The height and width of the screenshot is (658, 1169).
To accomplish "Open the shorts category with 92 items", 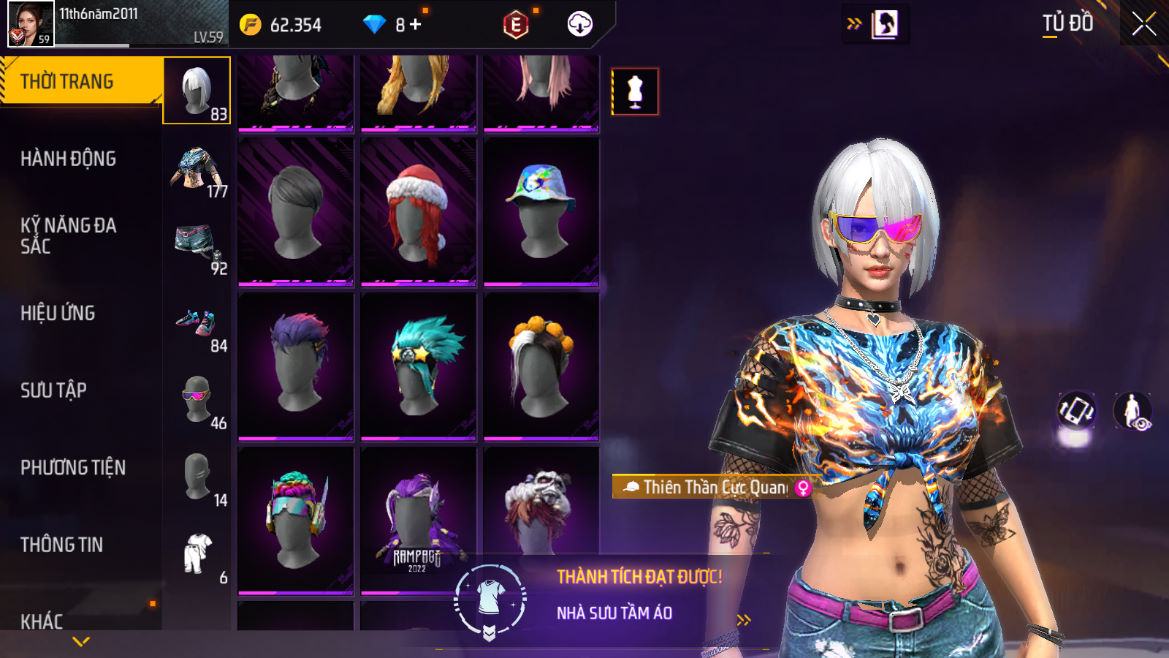I will coord(197,244).
